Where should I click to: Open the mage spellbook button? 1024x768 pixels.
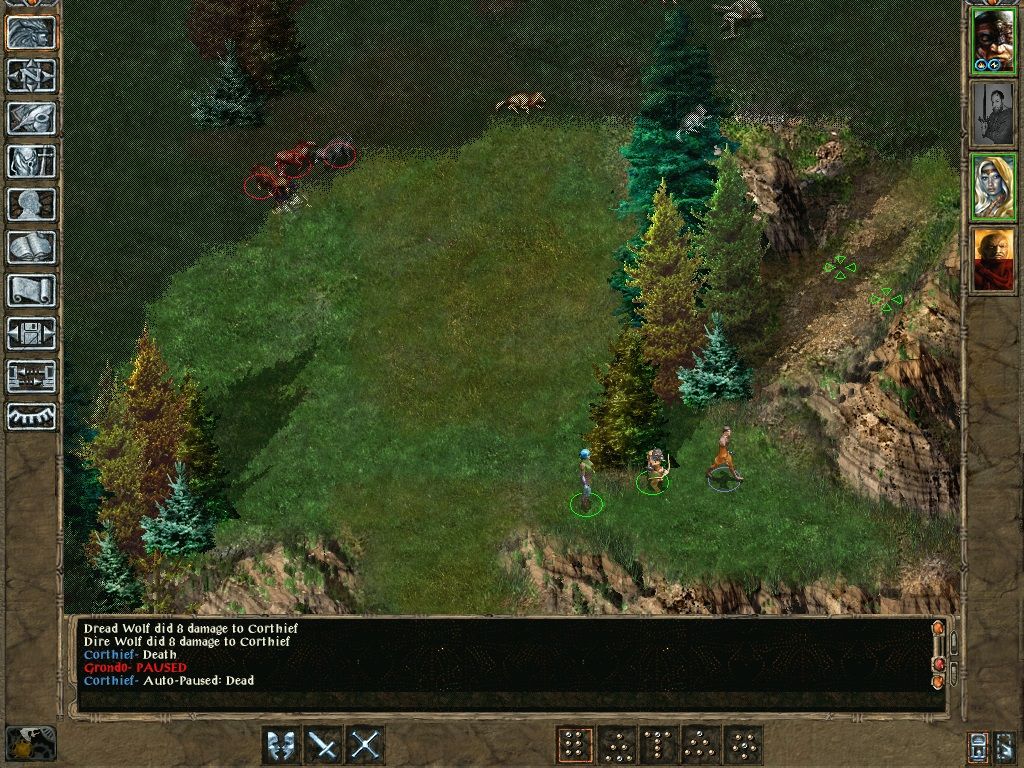[31, 247]
